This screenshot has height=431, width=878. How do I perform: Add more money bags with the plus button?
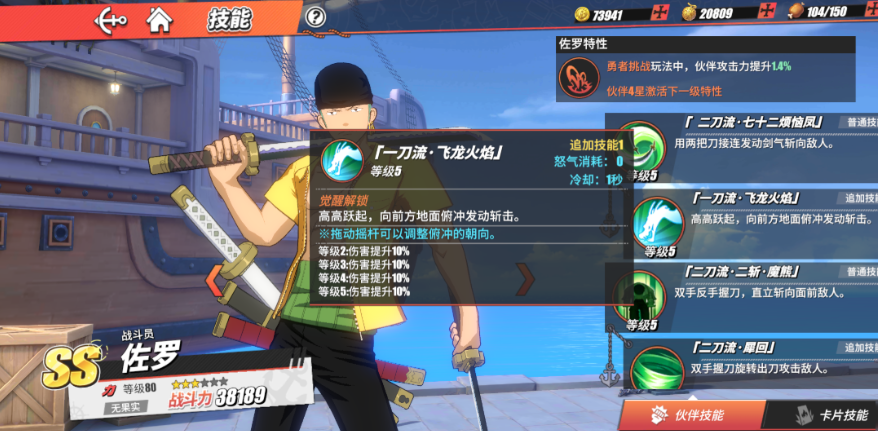(766, 12)
